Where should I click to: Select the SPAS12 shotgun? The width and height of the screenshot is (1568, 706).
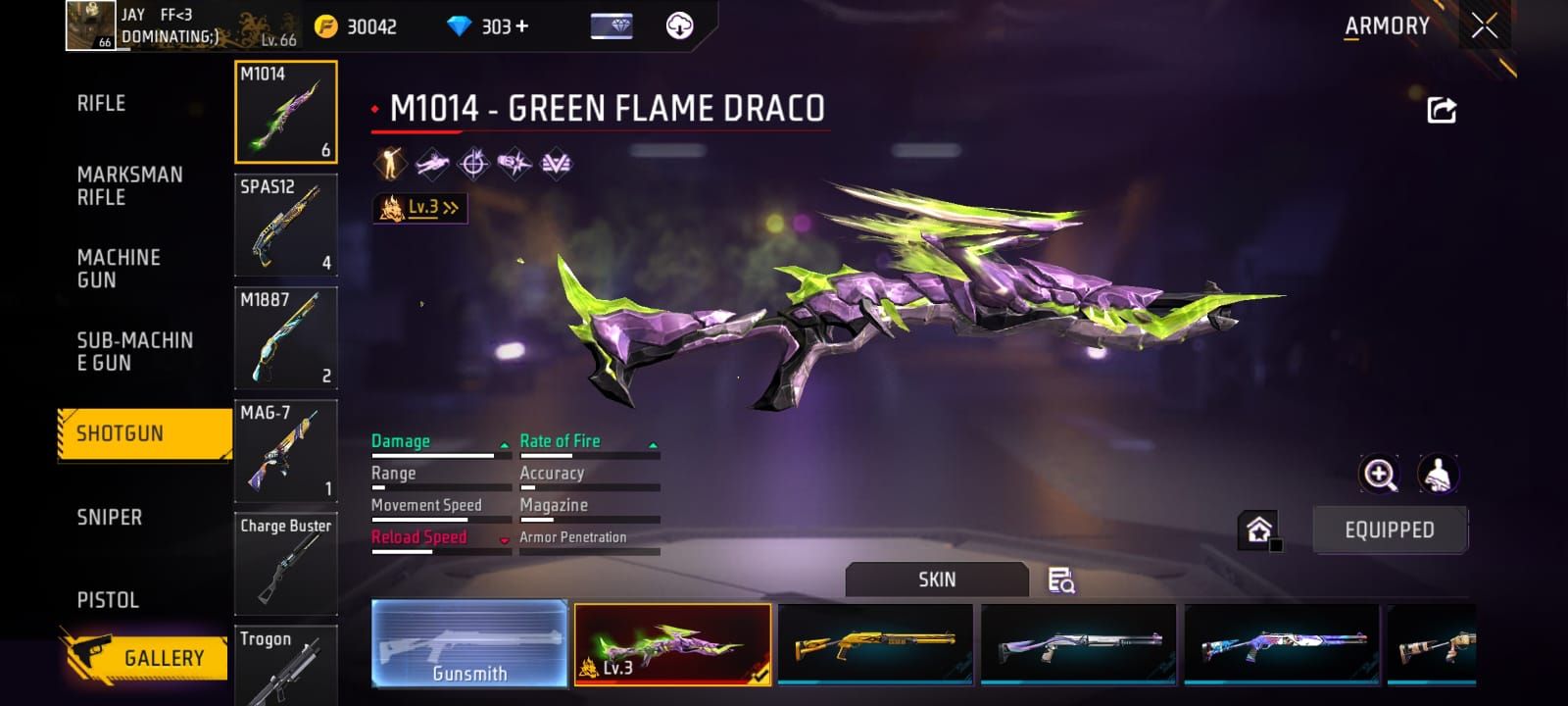point(285,226)
